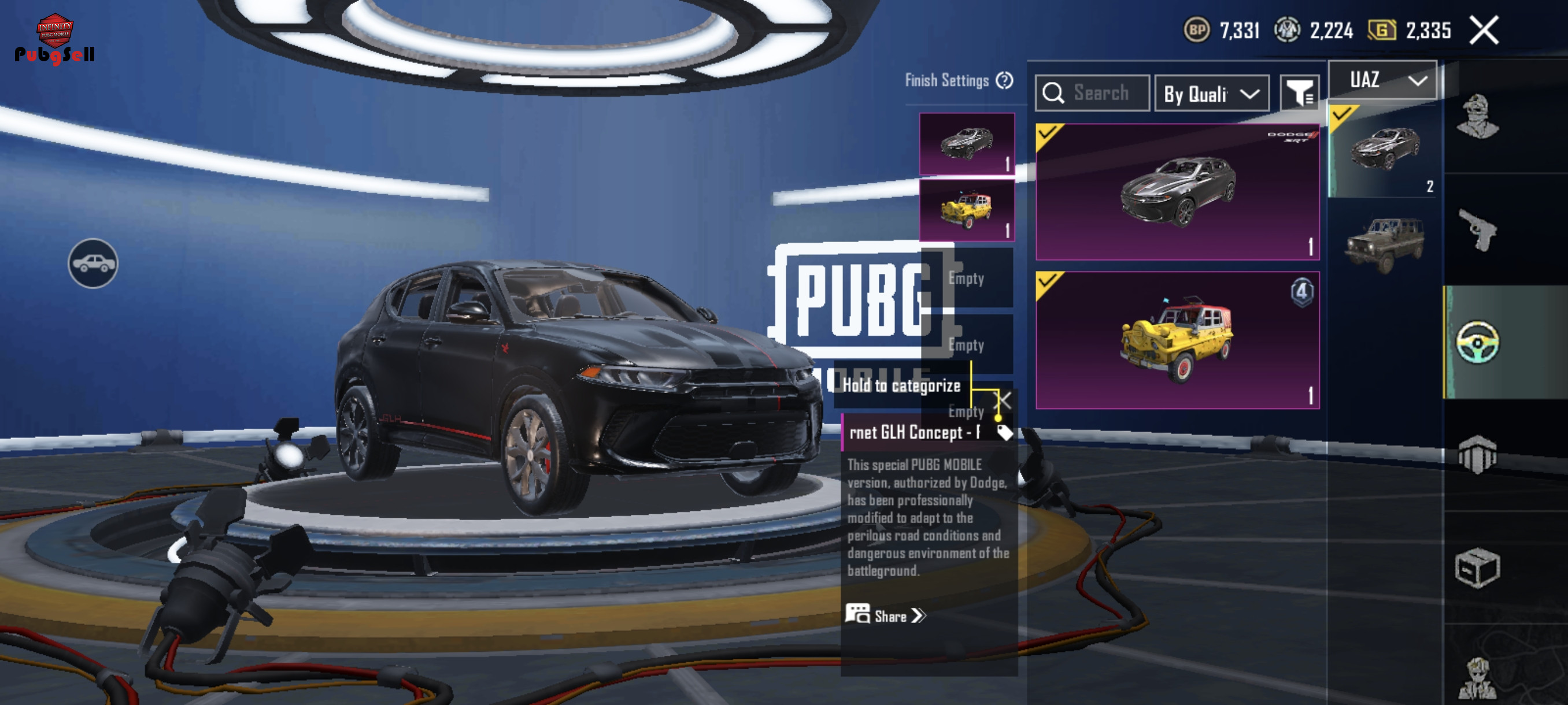Select the yellow UAZ finish card
This screenshot has height=705, width=1568.
(x=1177, y=340)
